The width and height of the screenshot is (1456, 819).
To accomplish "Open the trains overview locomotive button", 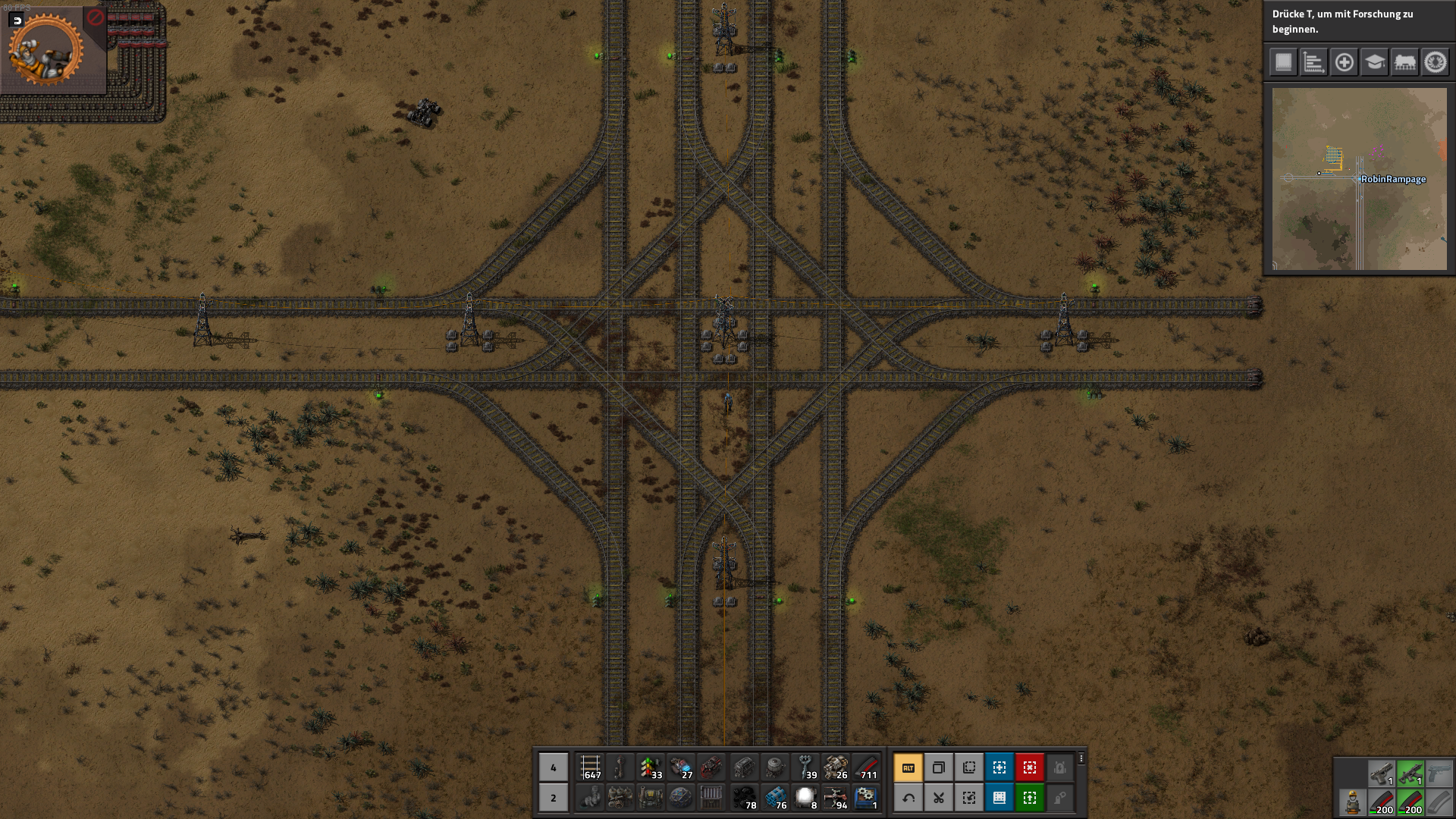I will (1404, 62).
